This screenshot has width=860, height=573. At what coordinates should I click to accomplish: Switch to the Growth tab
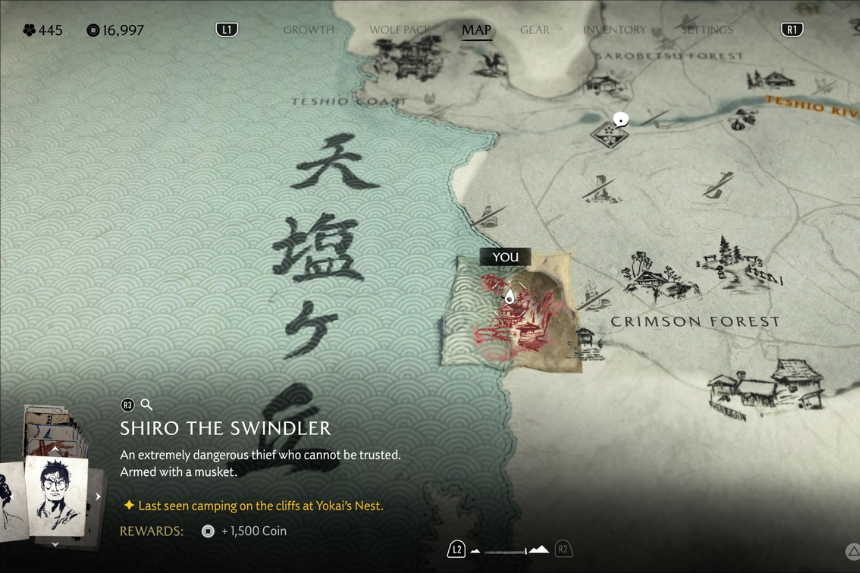tap(308, 30)
